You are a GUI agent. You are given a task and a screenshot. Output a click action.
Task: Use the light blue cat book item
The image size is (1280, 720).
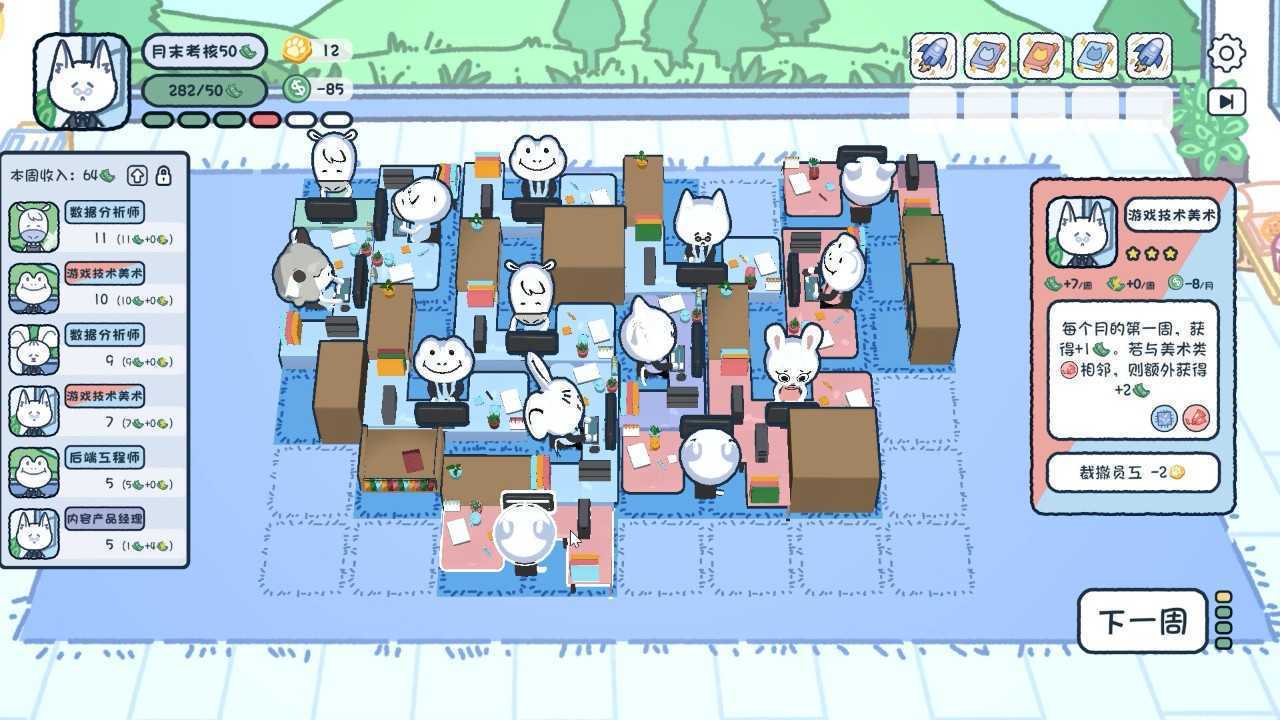(x=1095, y=55)
